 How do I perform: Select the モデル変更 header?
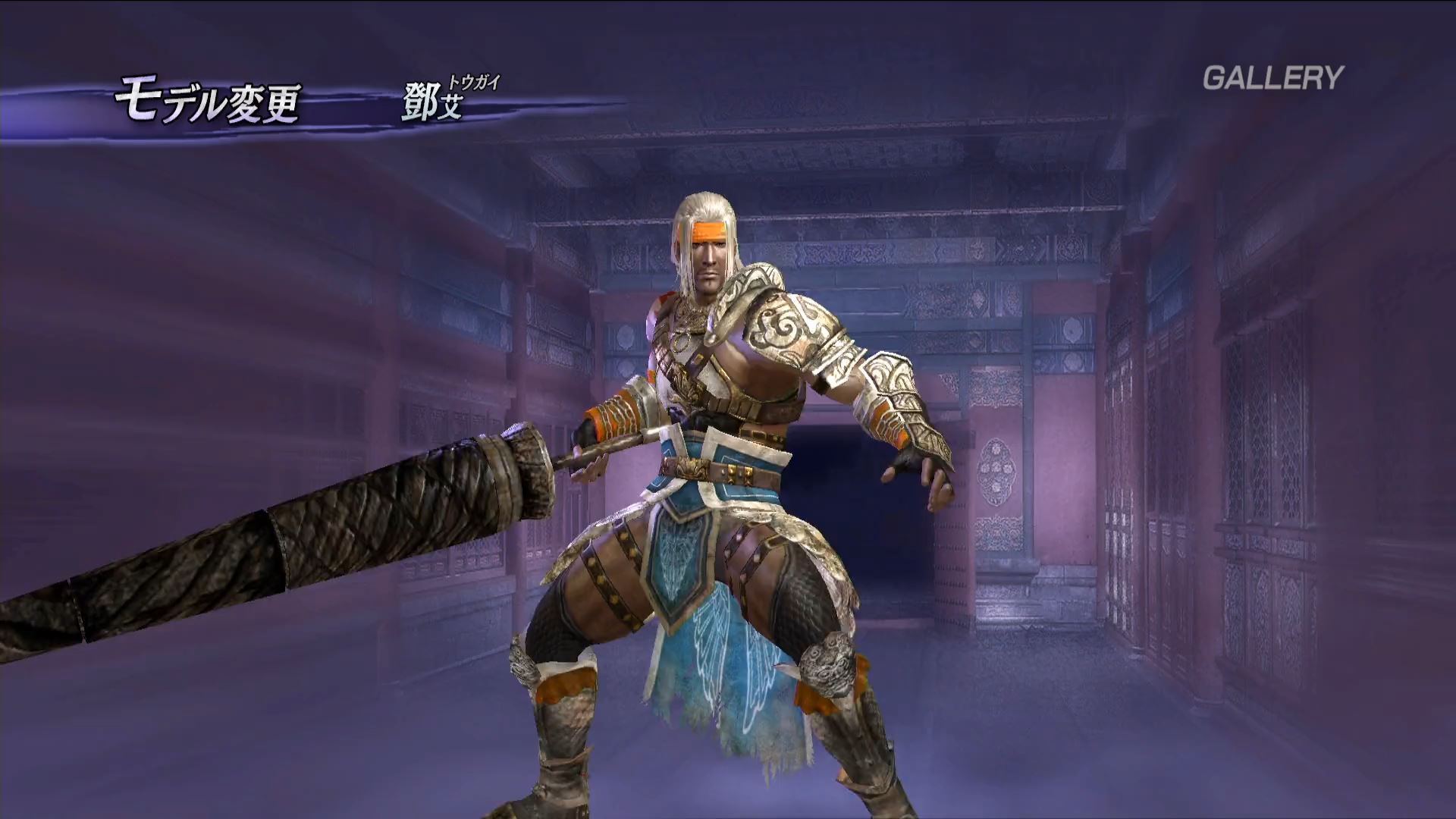point(207,103)
